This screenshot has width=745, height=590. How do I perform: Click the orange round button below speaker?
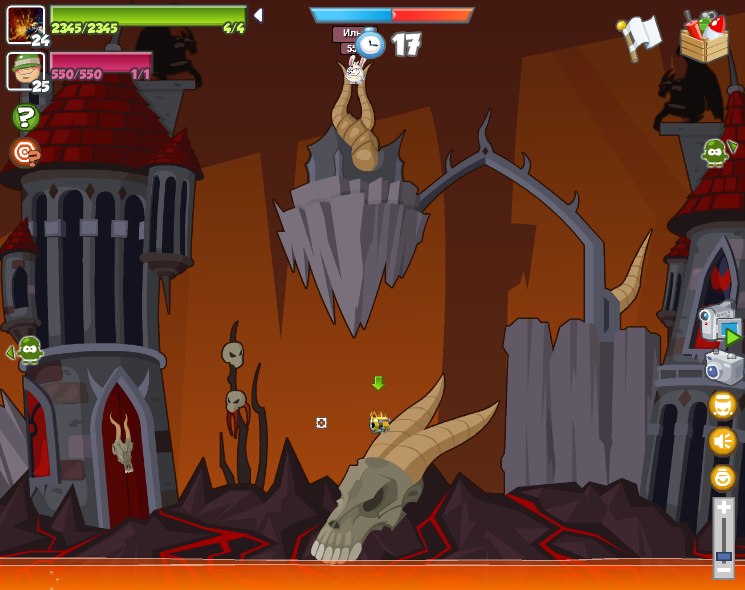722,477
